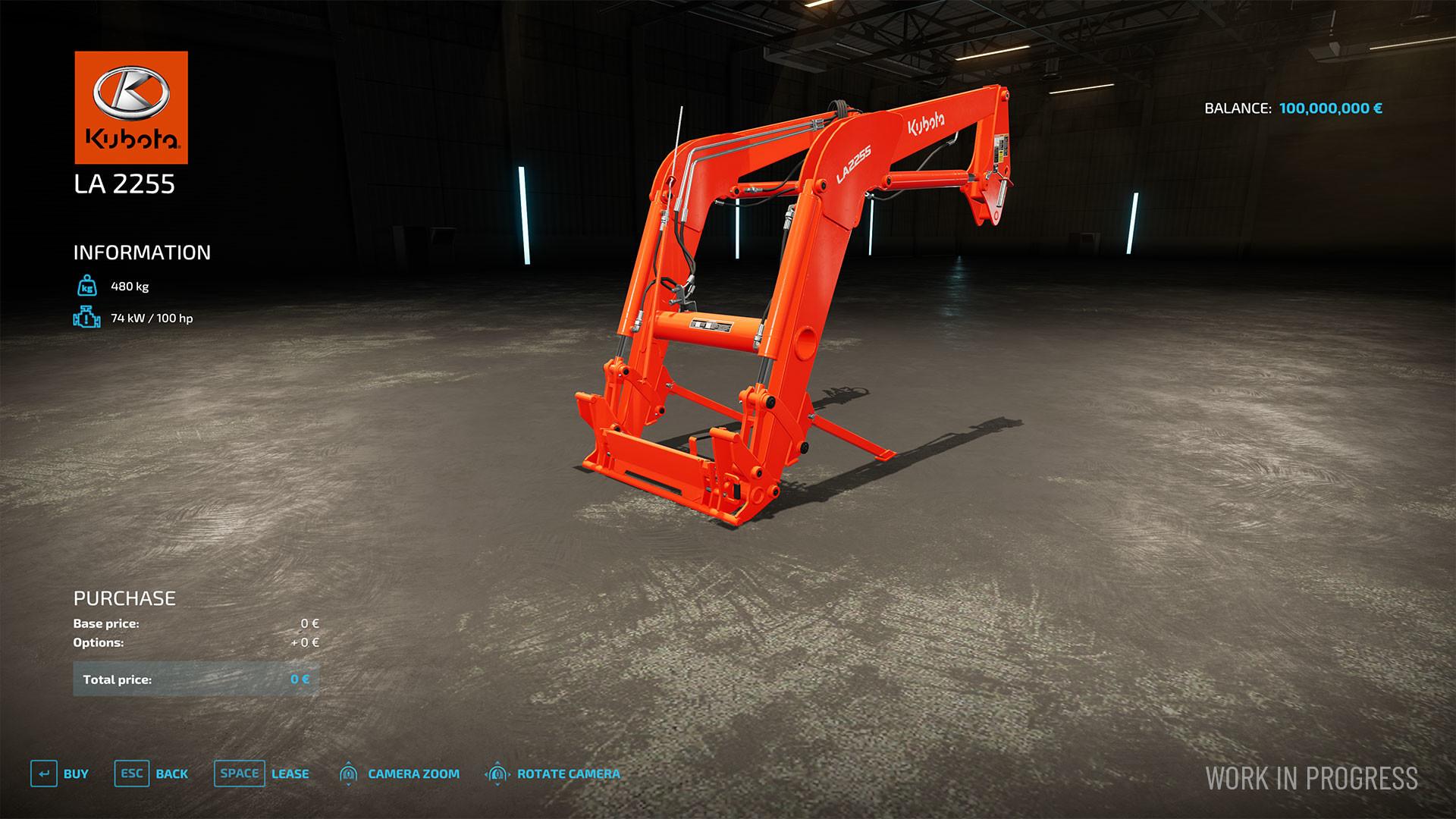Click the weight (kg) info icon
Screen dimensions: 1456x819
tap(86, 287)
